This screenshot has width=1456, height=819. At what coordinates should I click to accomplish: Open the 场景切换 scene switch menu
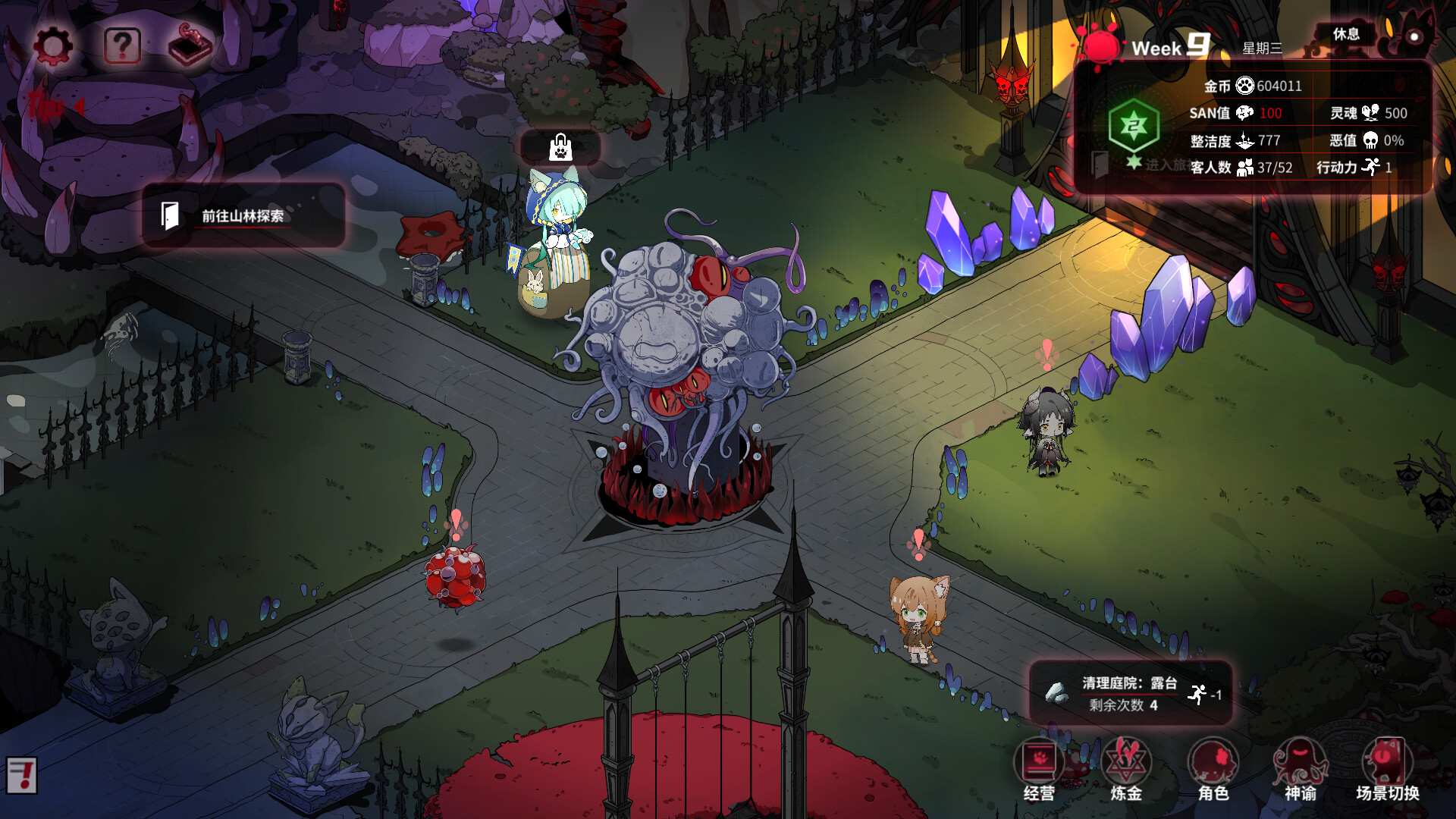1387,770
